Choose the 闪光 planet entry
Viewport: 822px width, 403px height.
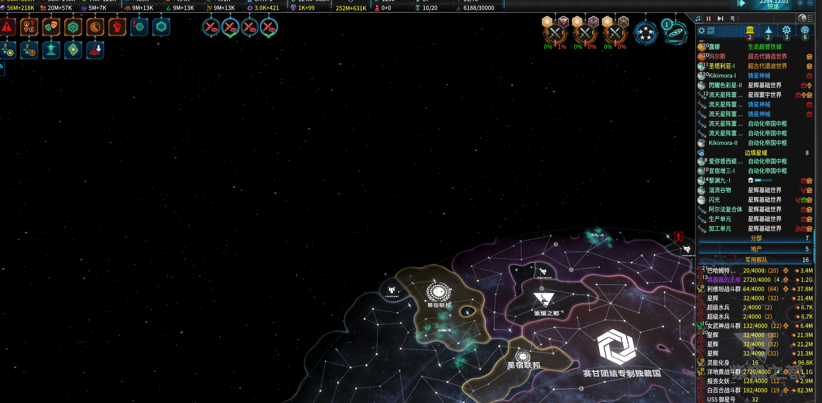[x=715, y=200]
